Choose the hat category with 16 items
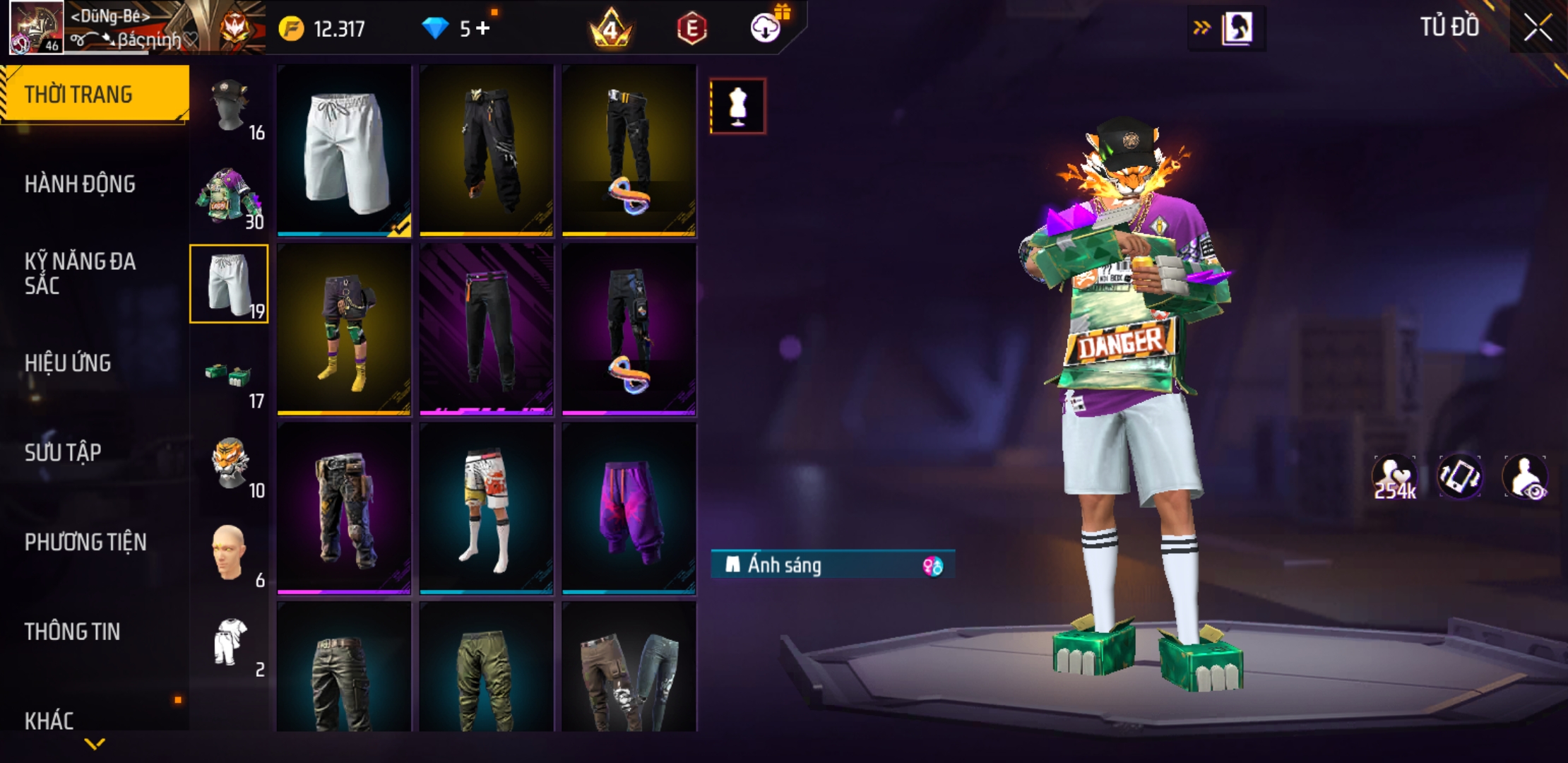The image size is (1568, 763). coord(230,106)
